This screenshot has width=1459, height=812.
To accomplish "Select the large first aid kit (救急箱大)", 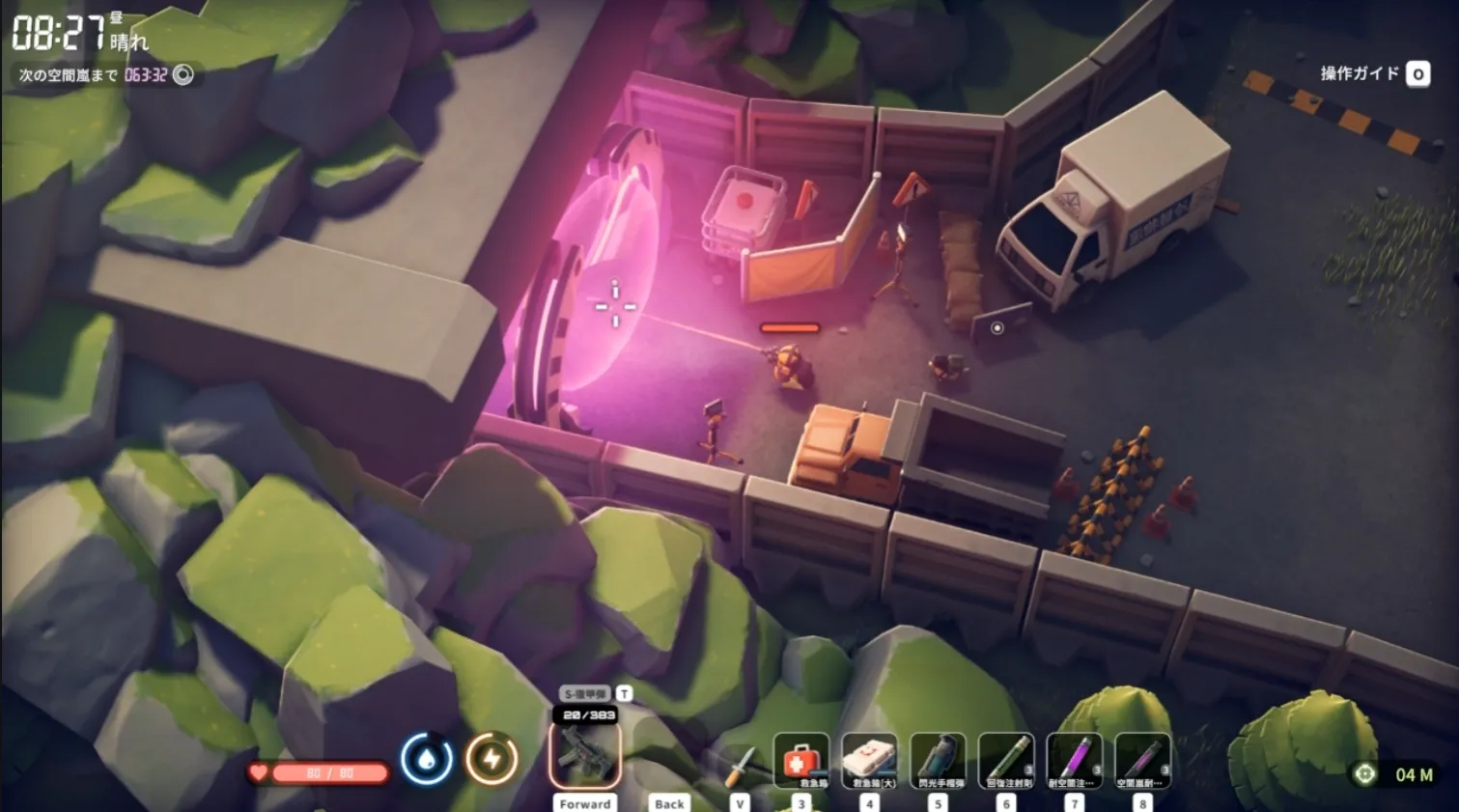I will coord(869,761).
